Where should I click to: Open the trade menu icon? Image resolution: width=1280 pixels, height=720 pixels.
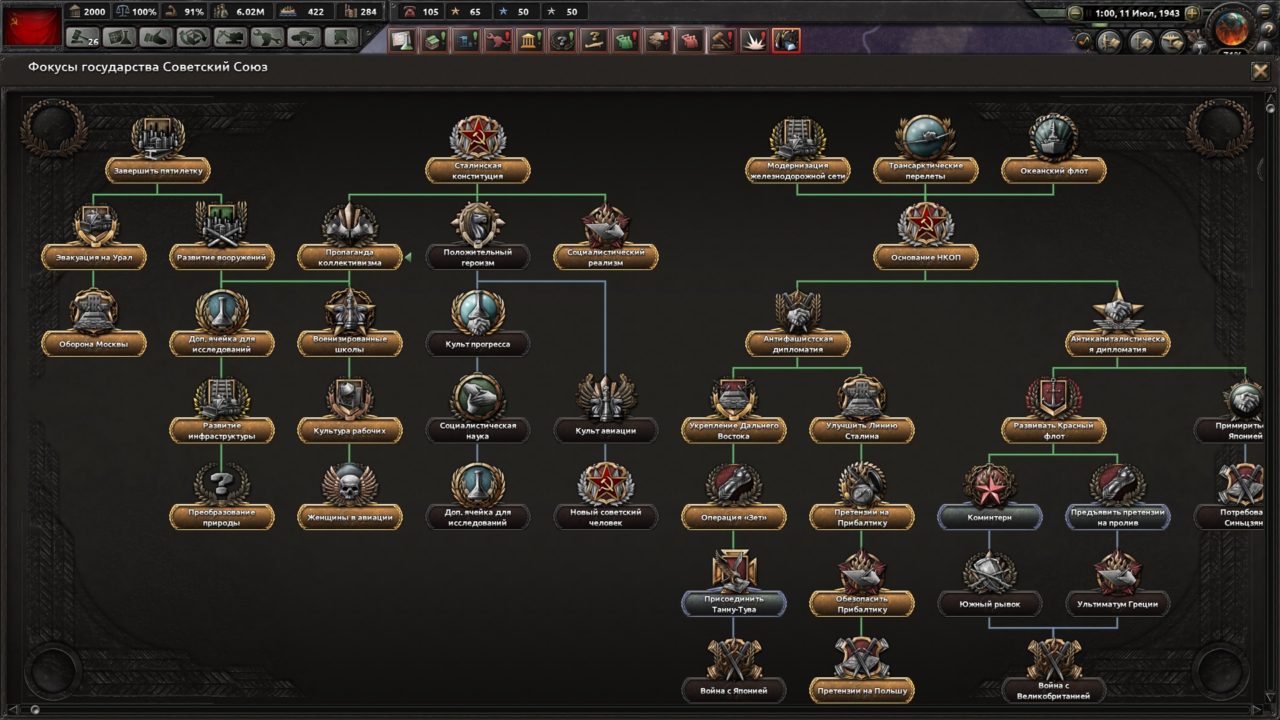tap(155, 41)
